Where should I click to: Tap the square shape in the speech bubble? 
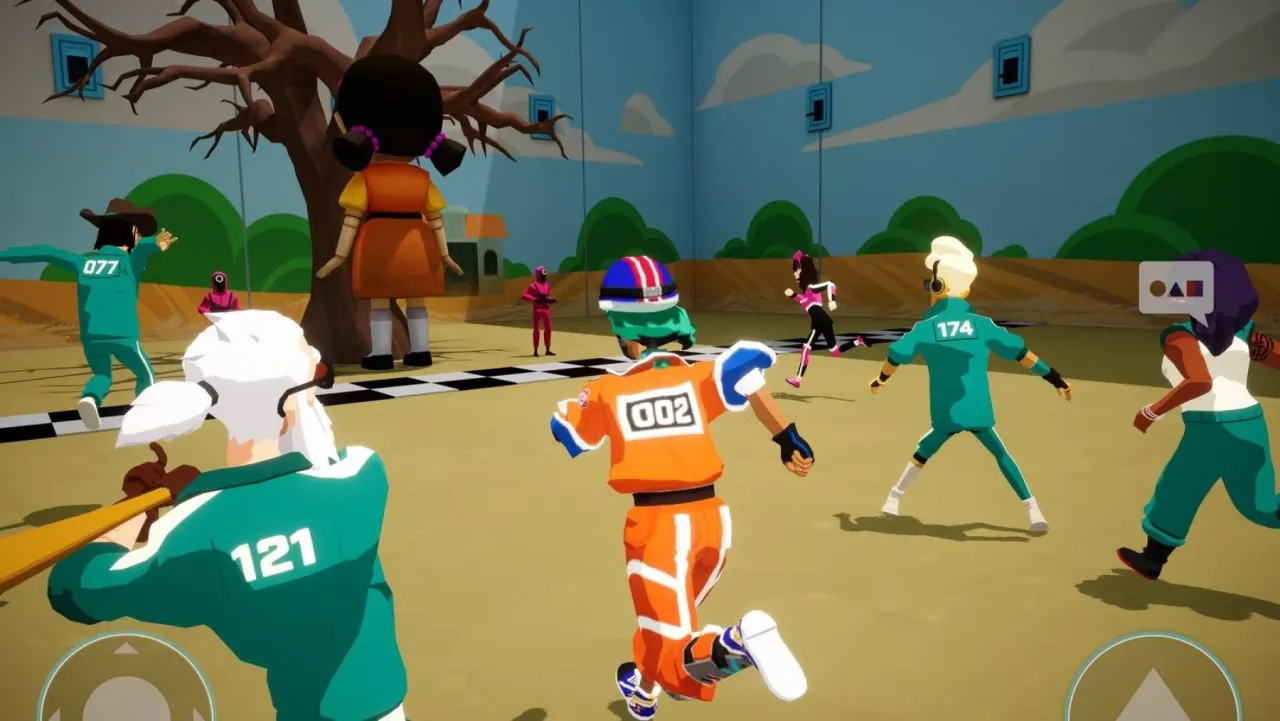click(1196, 288)
